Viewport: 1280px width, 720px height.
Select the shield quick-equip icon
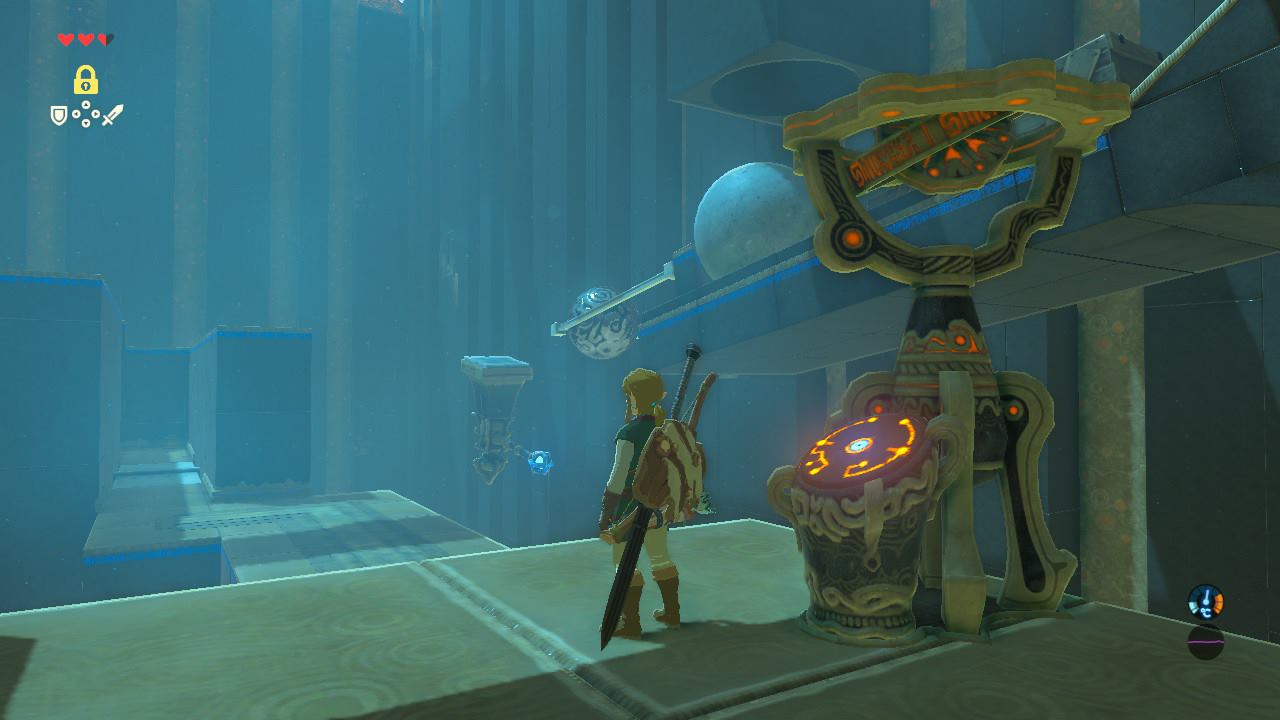point(59,116)
